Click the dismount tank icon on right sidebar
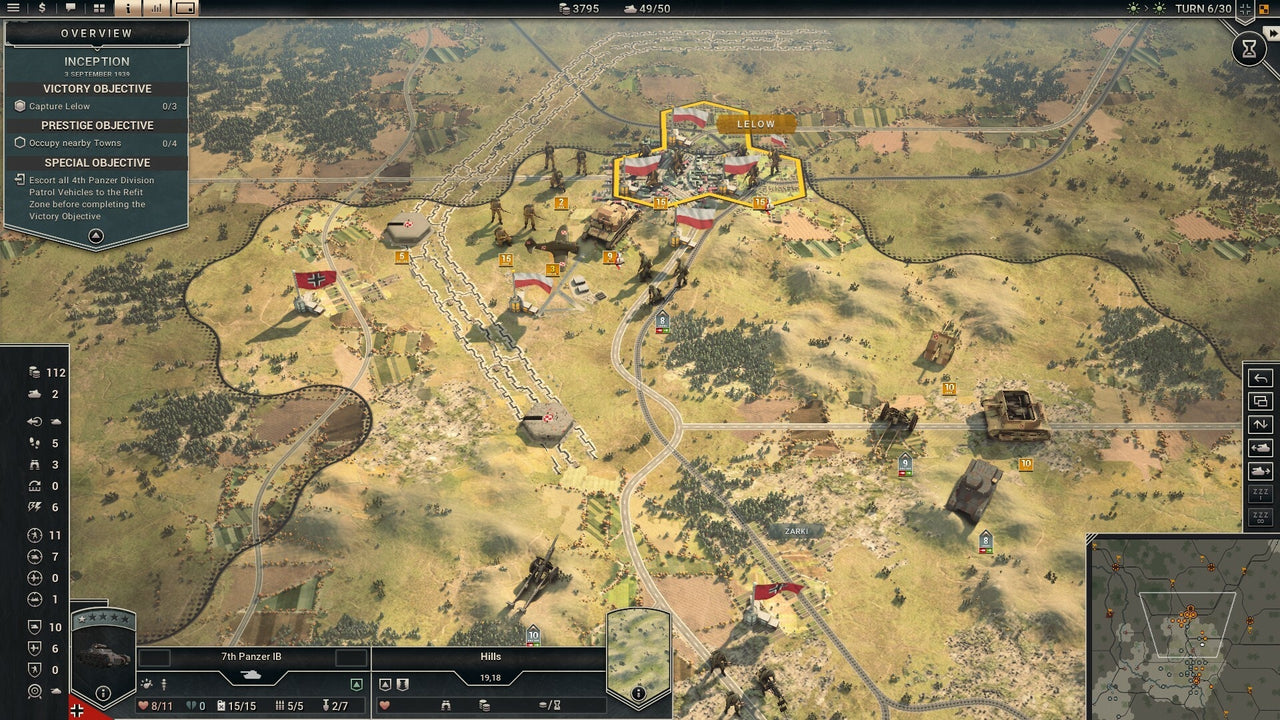This screenshot has width=1280, height=720. (1261, 470)
